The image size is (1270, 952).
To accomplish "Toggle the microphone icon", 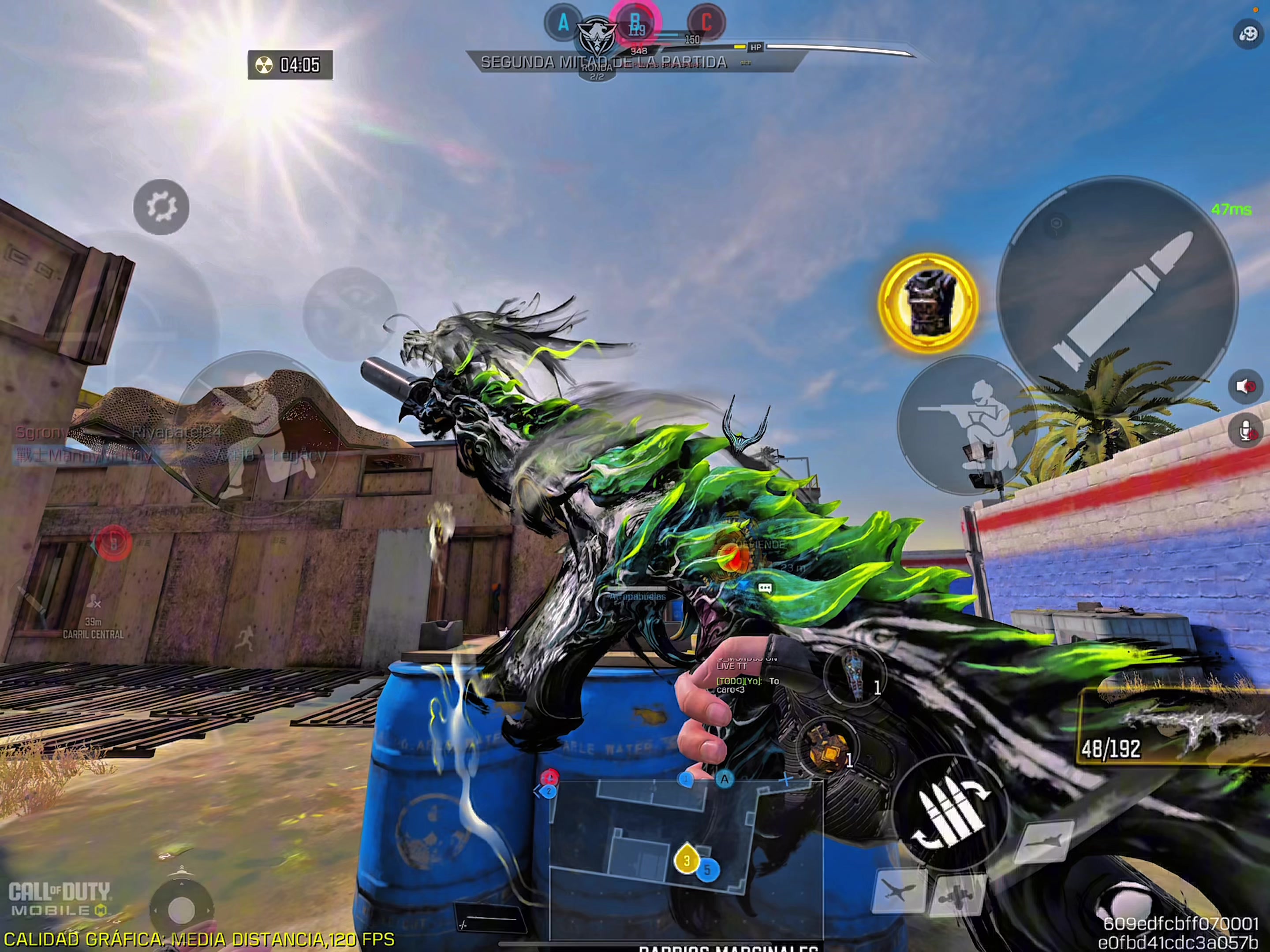I will pos(1245,430).
